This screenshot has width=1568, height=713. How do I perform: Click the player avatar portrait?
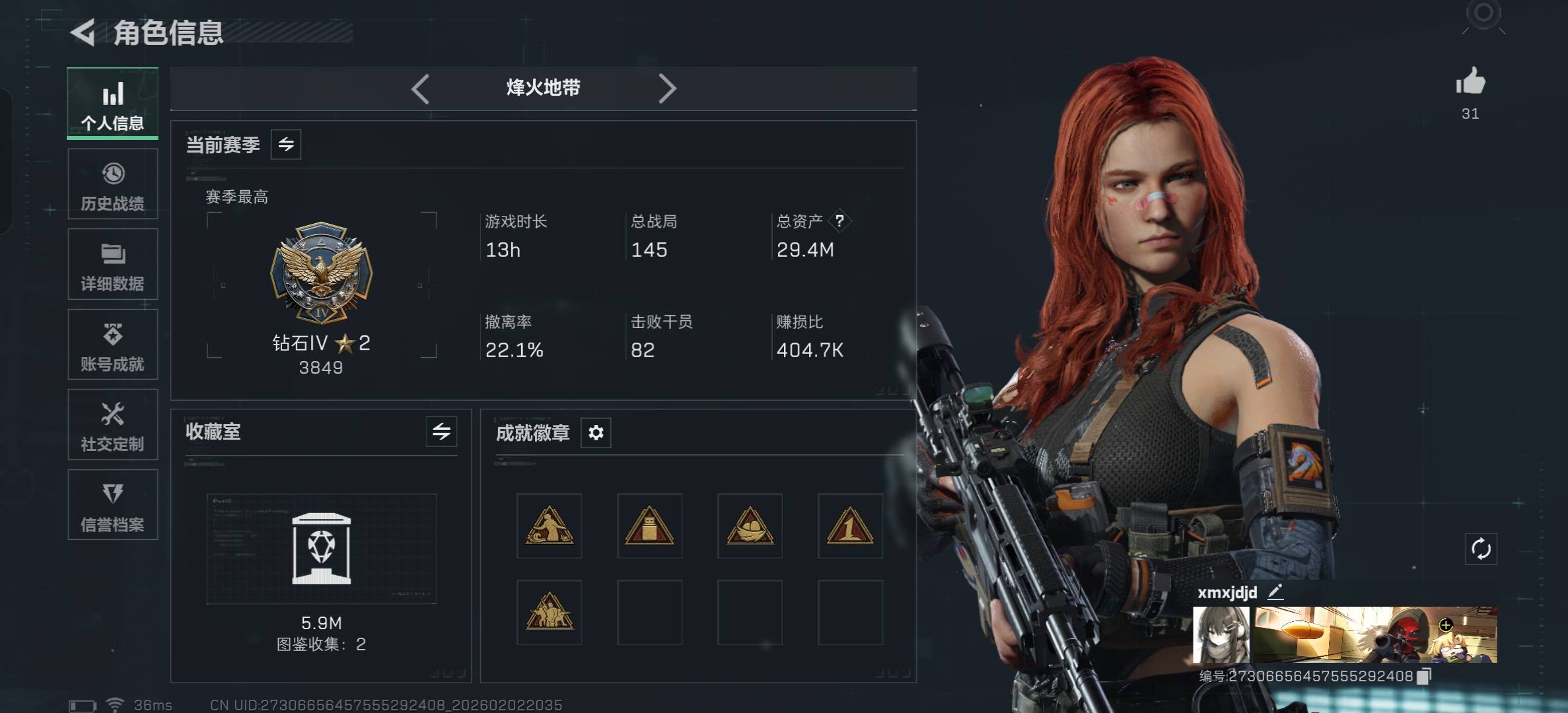1221,635
